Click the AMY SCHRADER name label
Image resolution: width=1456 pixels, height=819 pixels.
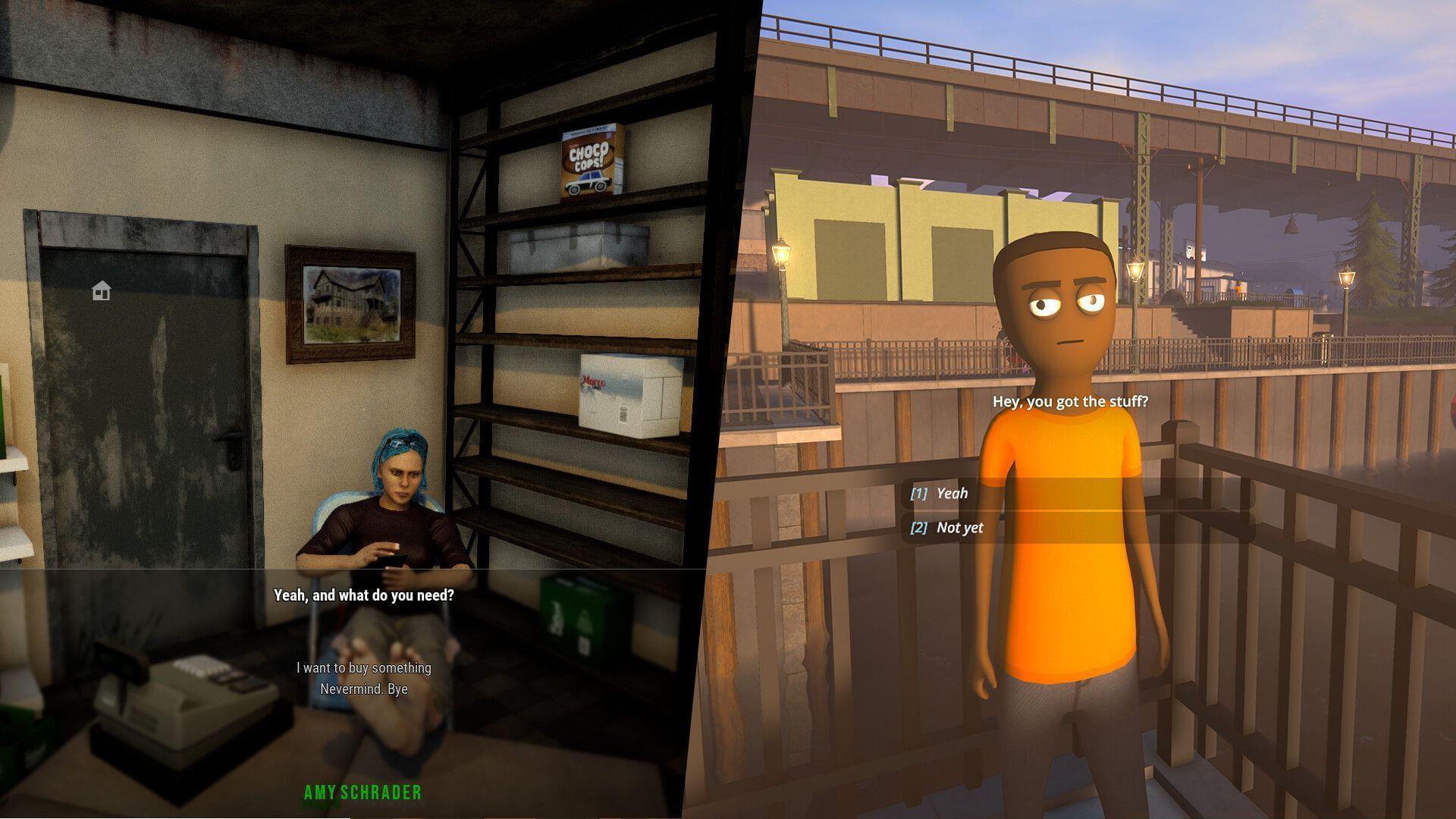(362, 794)
